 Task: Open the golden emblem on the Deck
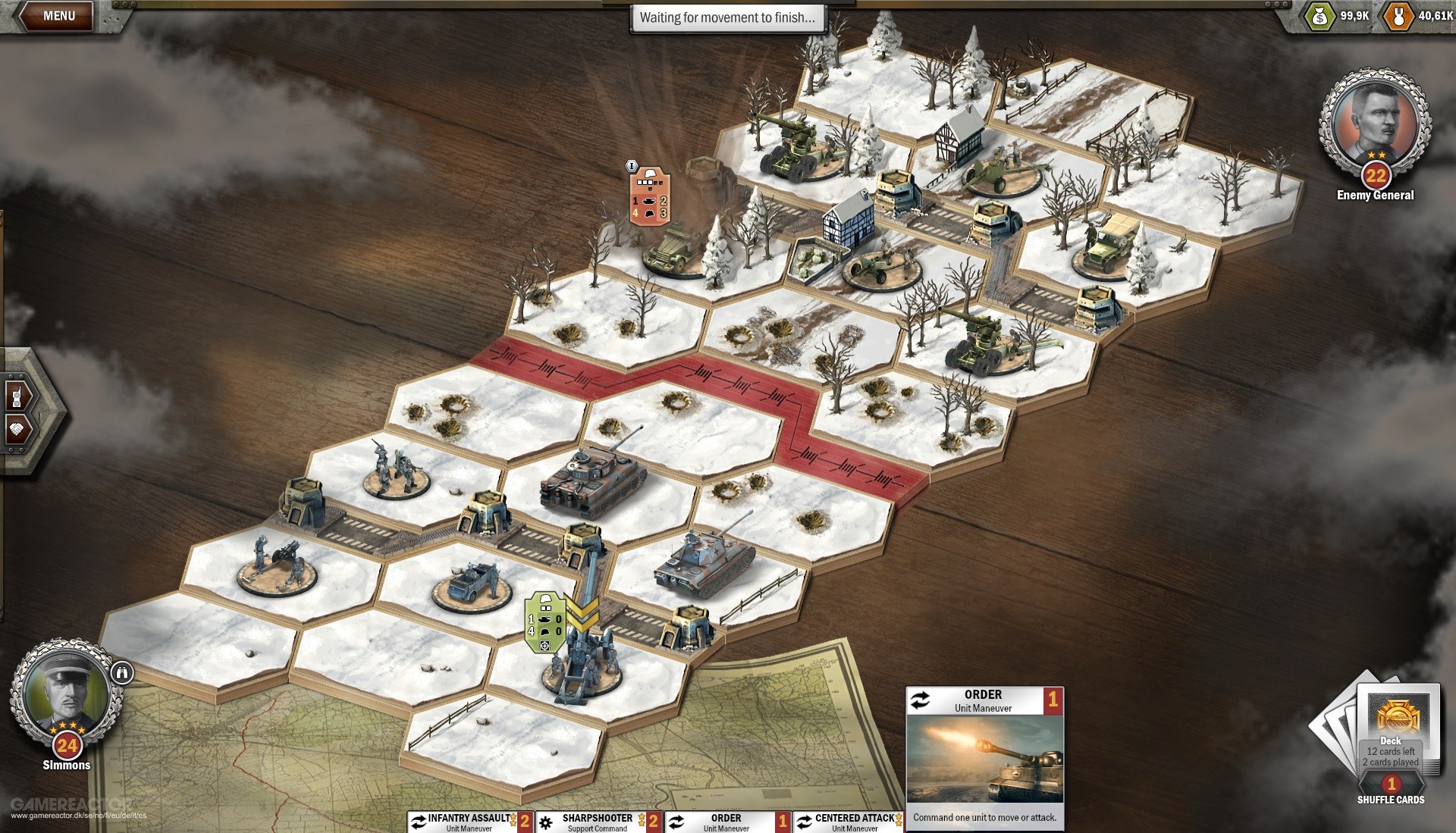[x=1400, y=714]
